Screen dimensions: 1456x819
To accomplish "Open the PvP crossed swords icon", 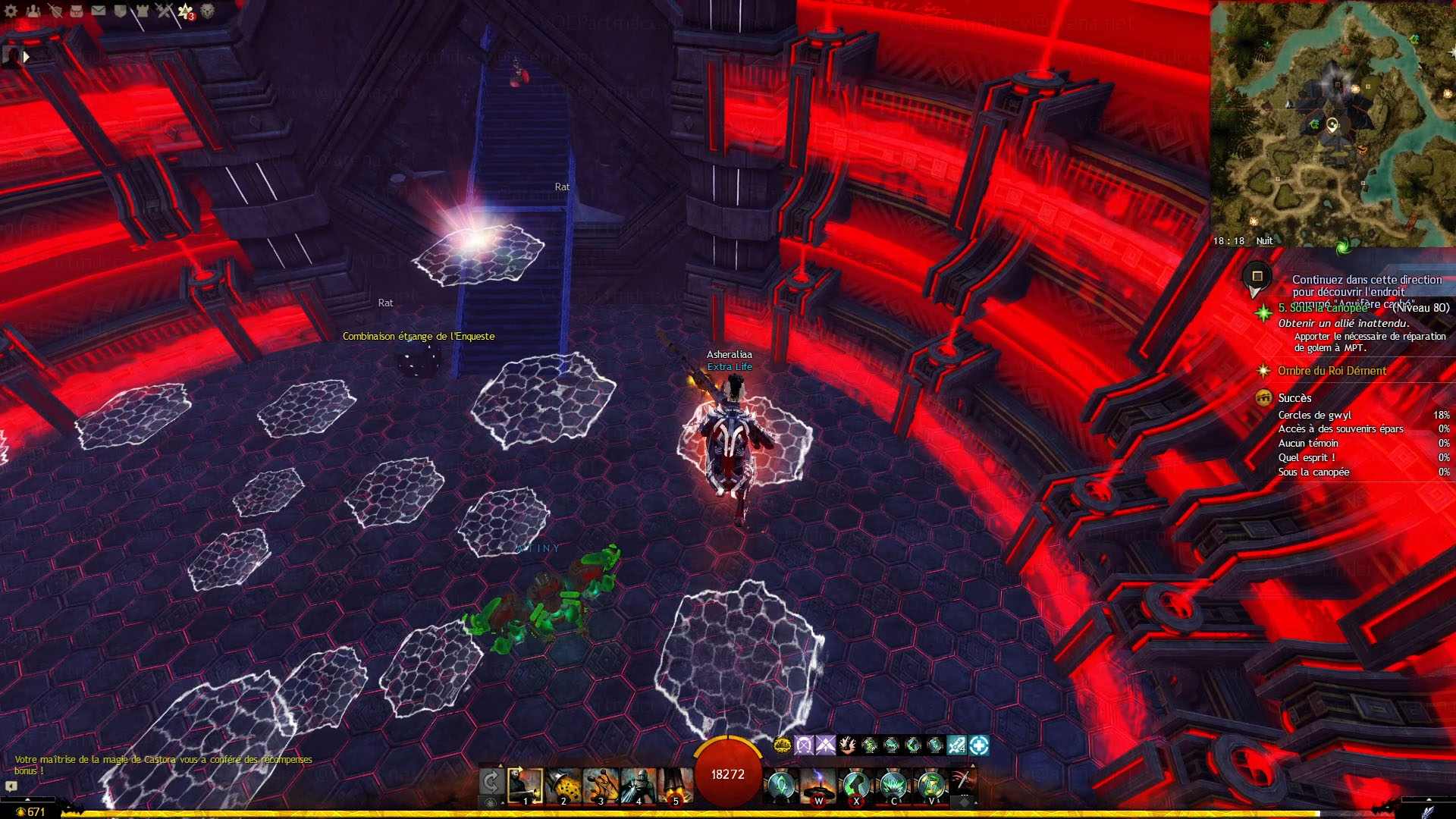I will tap(164, 11).
